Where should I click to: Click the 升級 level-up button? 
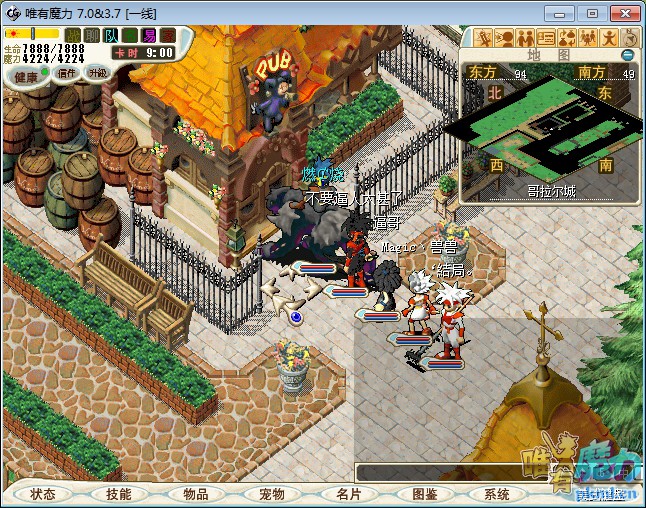click(97, 73)
